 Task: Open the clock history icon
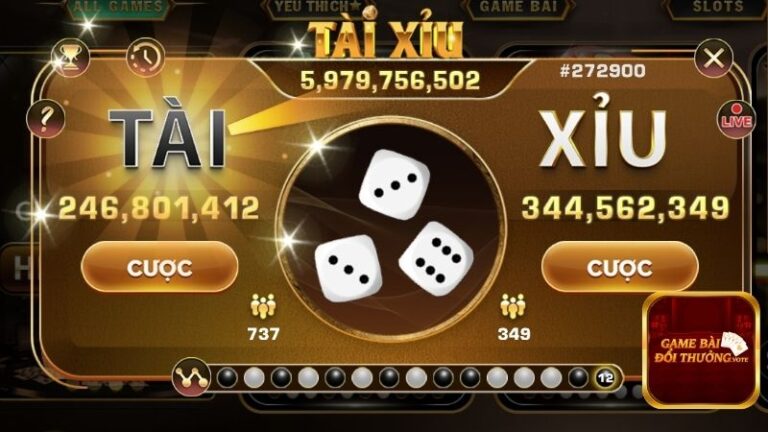coord(145,57)
